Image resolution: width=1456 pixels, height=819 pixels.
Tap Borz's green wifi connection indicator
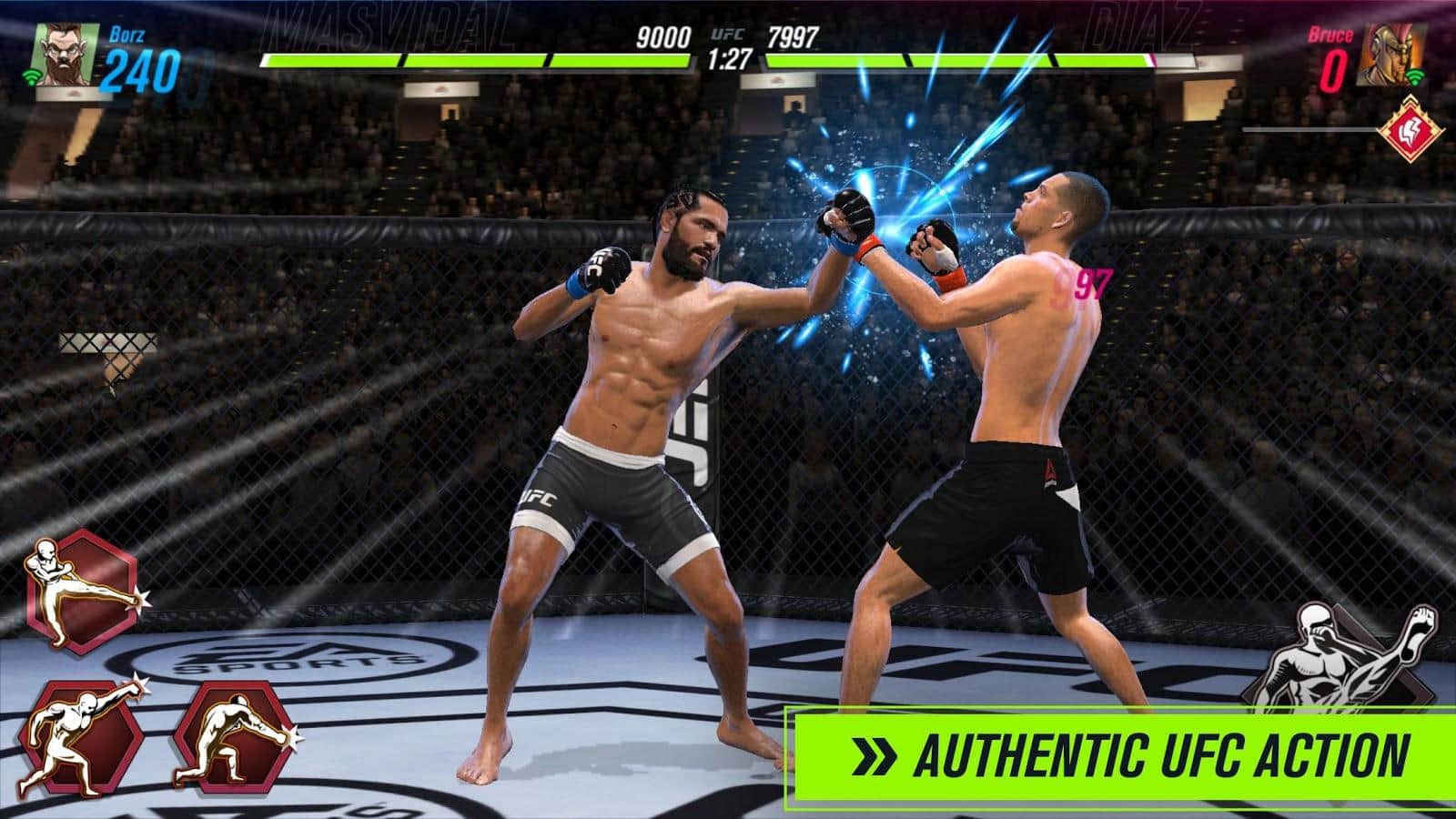pos(32,75)
